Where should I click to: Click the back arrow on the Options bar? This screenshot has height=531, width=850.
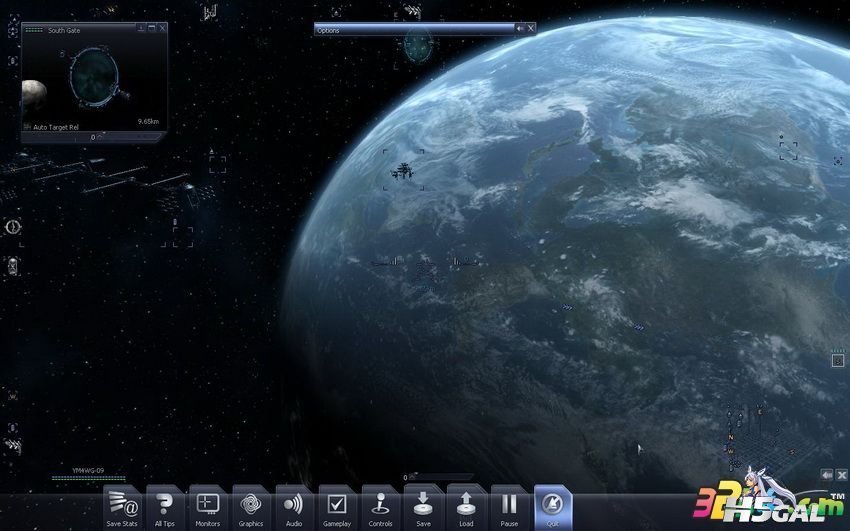520,29
